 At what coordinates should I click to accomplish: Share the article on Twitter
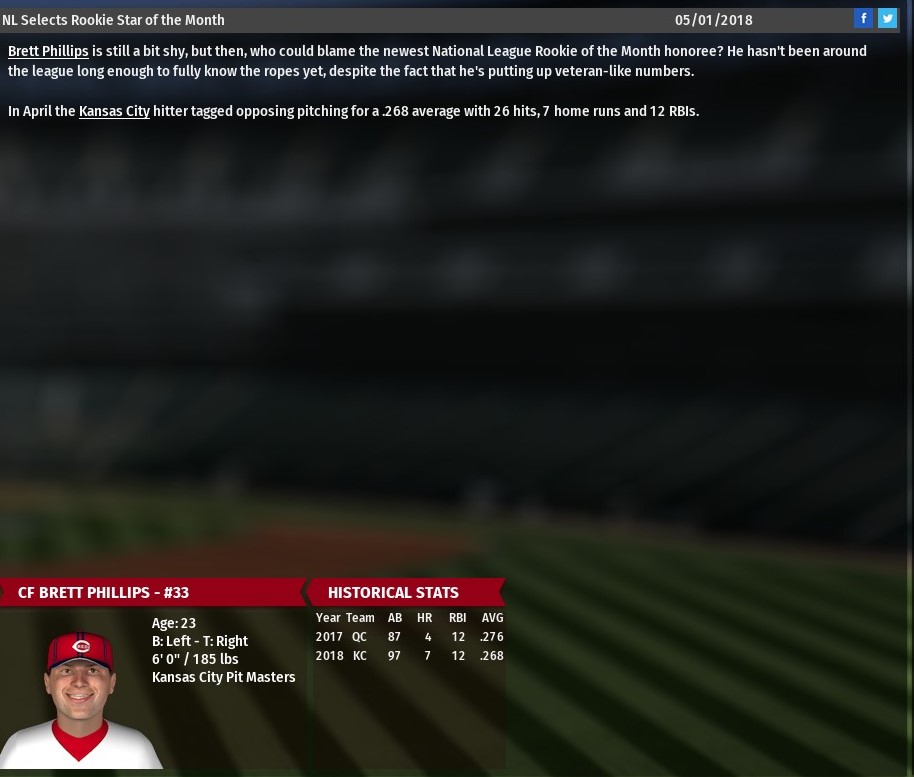(887, 19)
